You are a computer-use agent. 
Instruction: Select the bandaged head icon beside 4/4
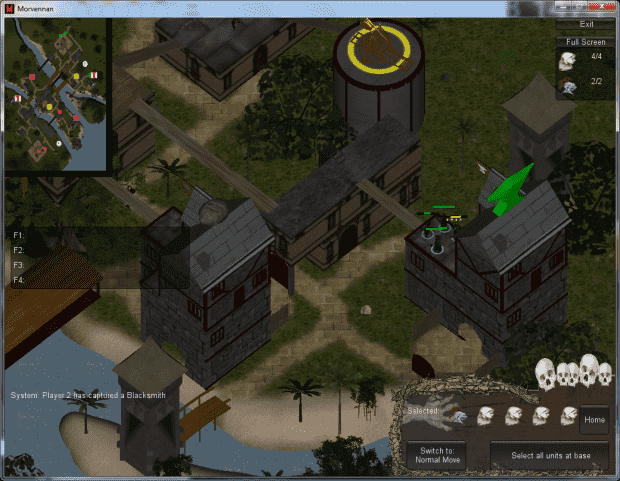click(x=568, y=61)
